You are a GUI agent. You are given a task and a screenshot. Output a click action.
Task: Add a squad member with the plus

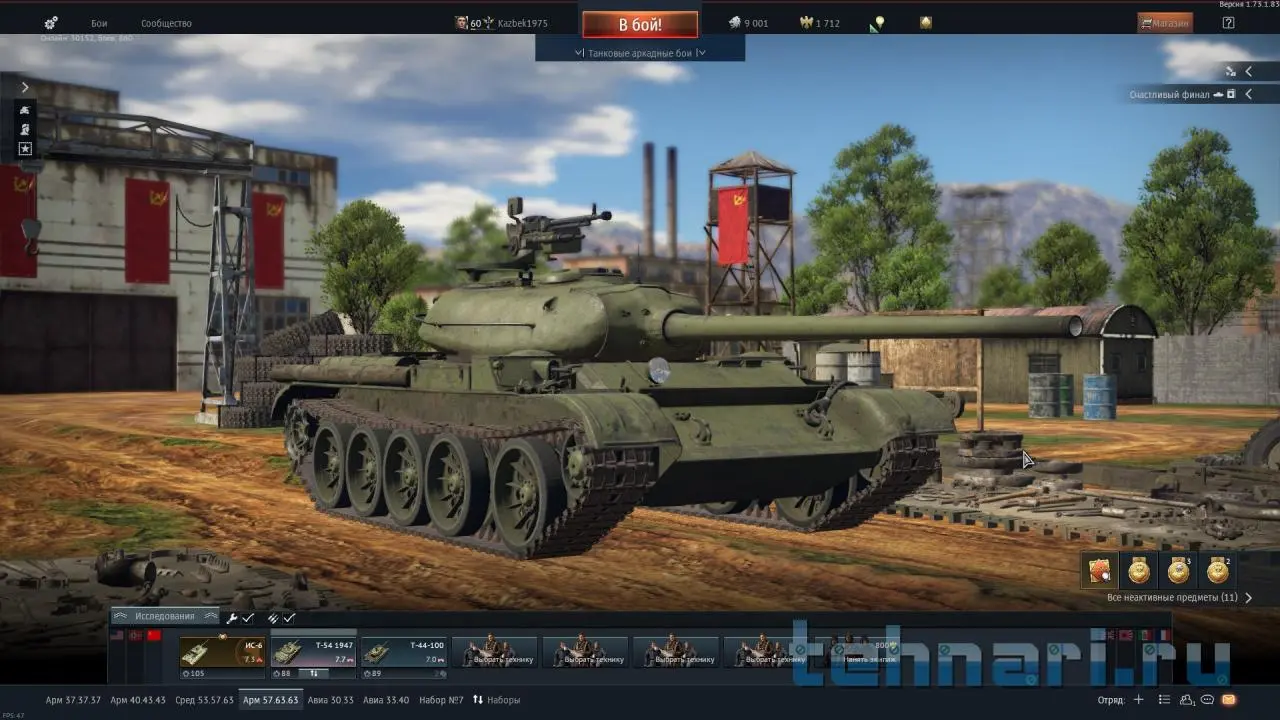click(x=1138, y=700)
